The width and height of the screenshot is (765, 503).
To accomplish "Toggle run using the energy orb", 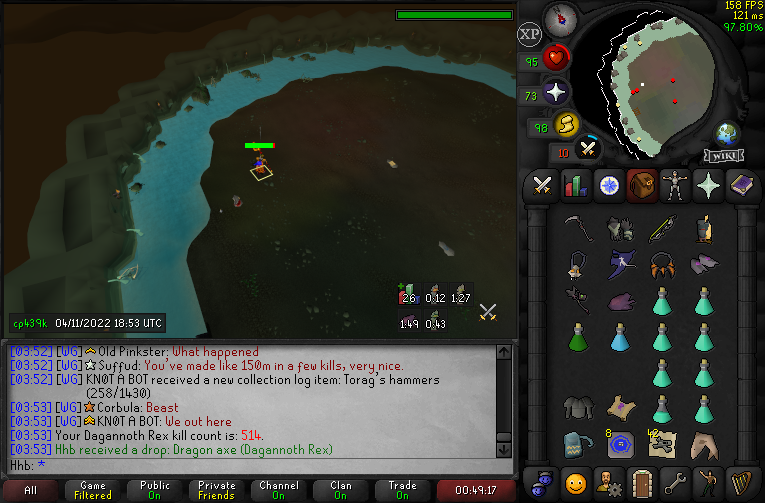I will (567, 124).
